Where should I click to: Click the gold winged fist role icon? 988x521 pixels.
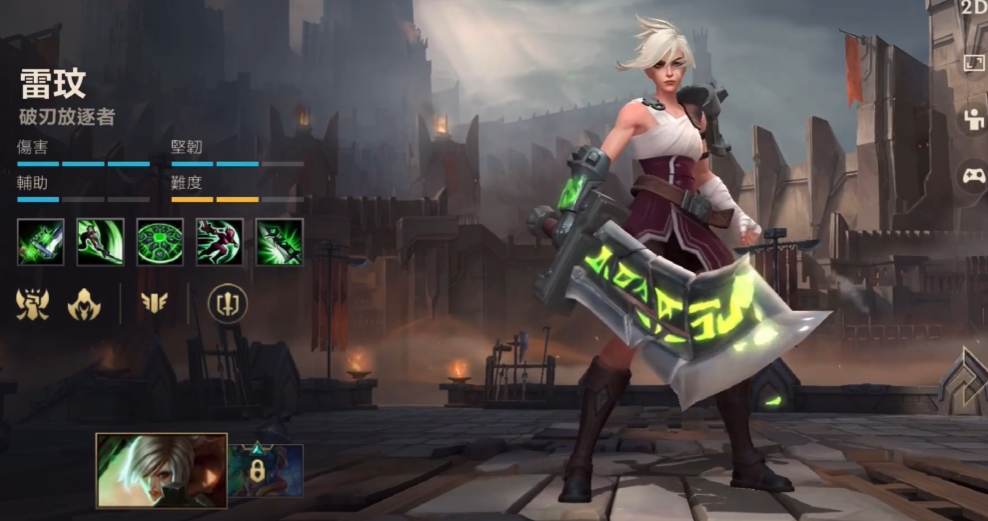pos(33,303)
